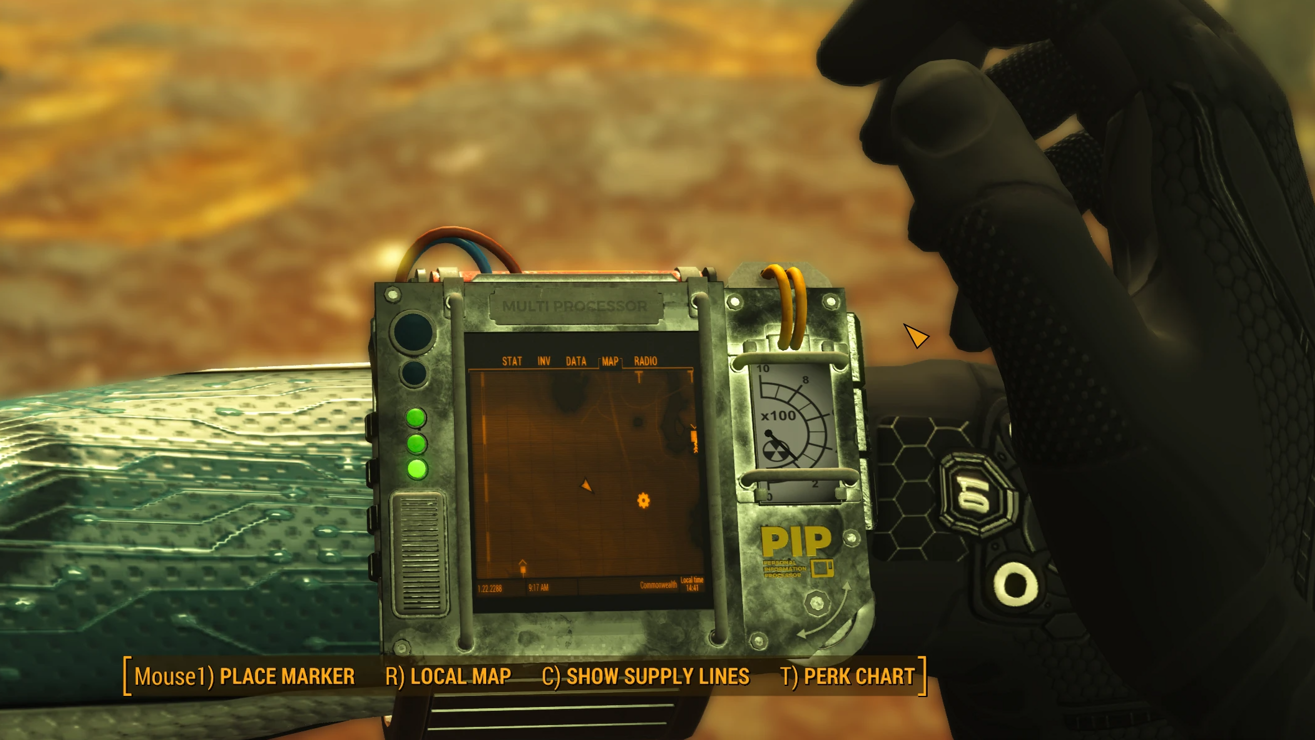
Task: Click the MAP tab
Action: pyautogui.click(x=609, y=361)
